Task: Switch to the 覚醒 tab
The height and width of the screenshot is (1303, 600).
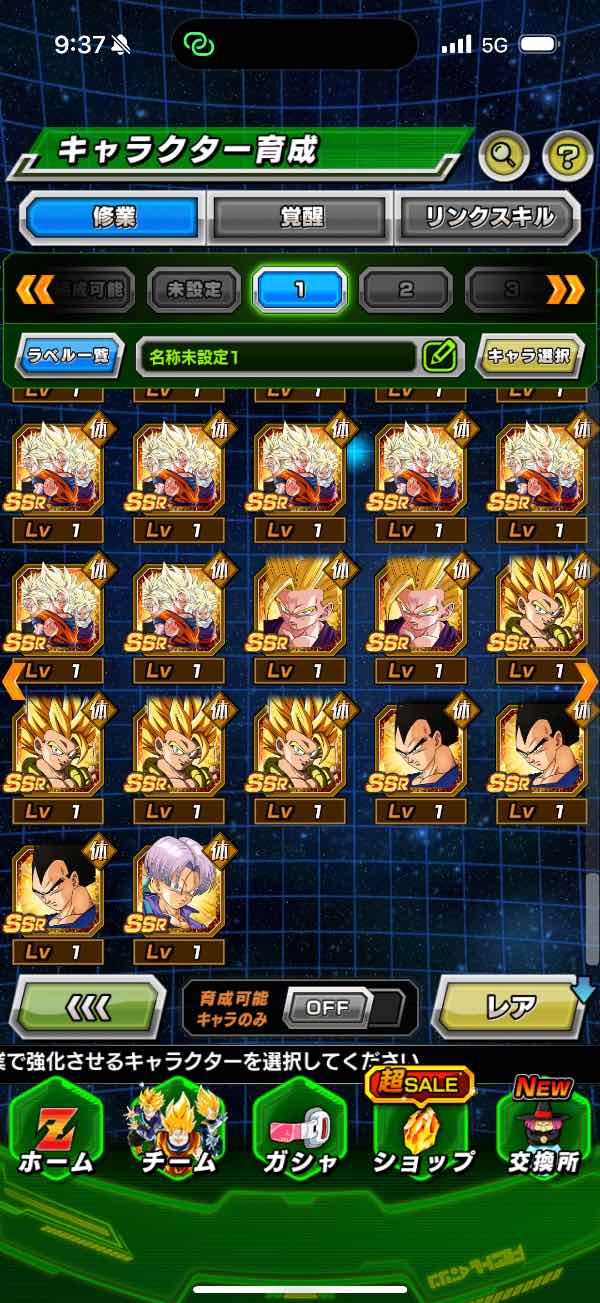Action: pos(300,216)
